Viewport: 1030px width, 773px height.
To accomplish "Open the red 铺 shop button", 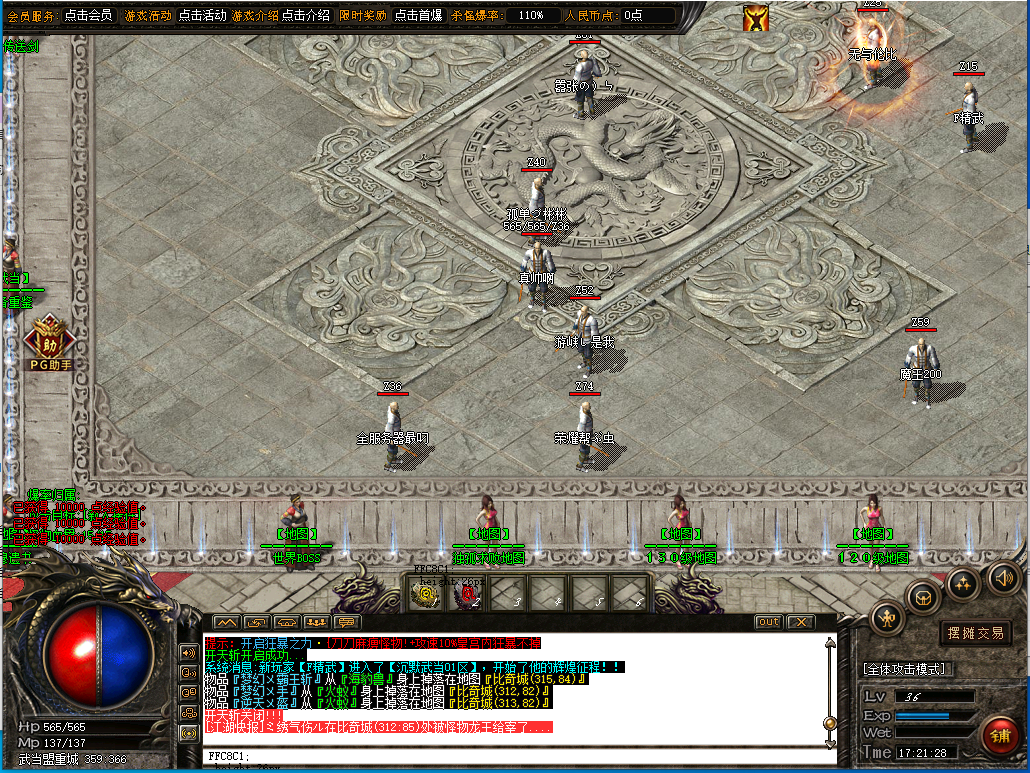I will [x=999, y=736].
